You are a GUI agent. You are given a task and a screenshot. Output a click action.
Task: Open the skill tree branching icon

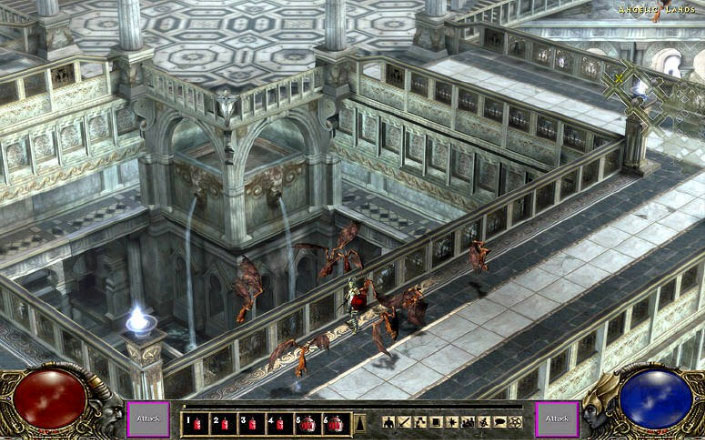420,422
